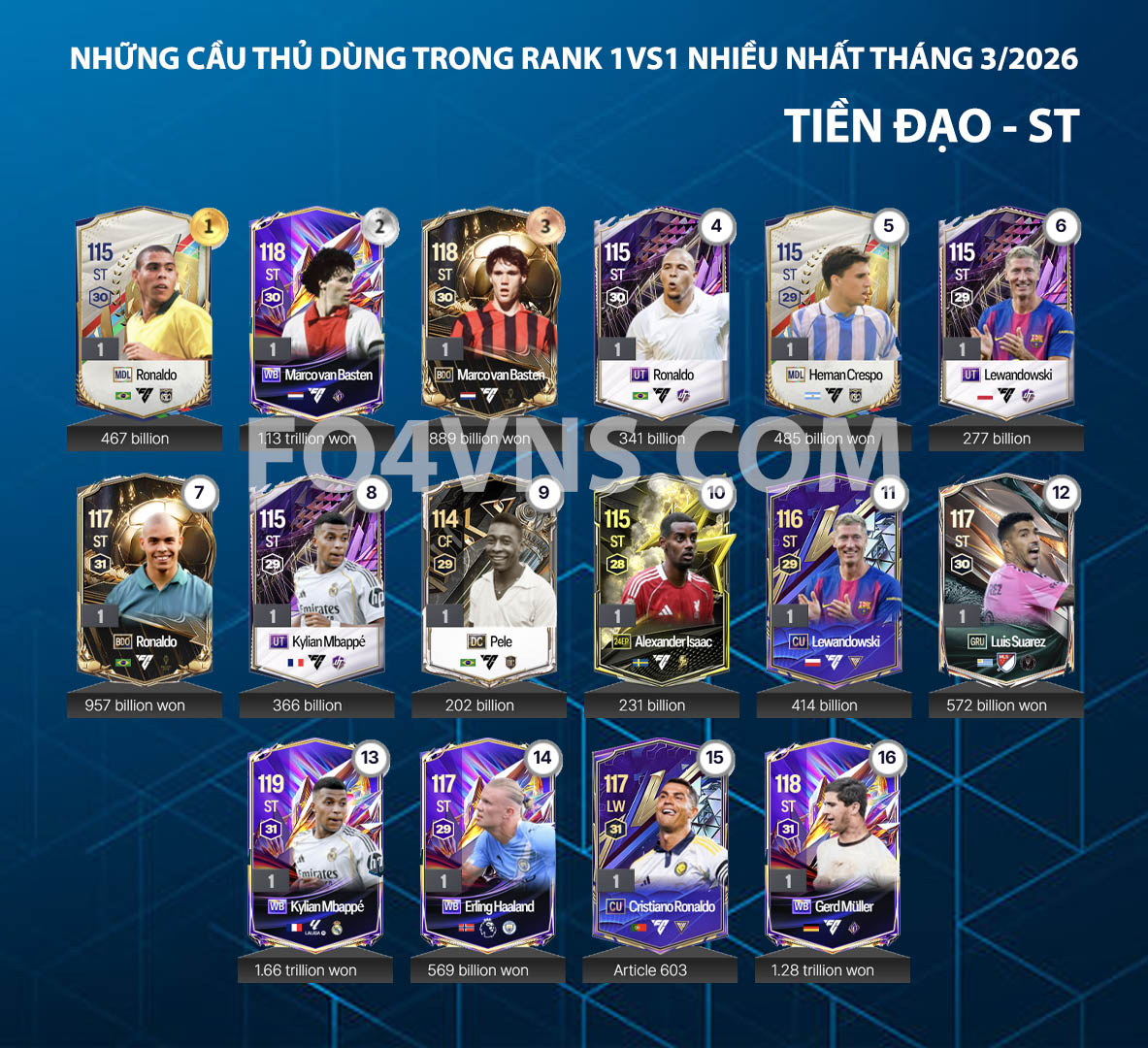1148x1048 pixels.
Task: Choose the 115 UT Lewandowski card
Action: [x=1006, y=311]
